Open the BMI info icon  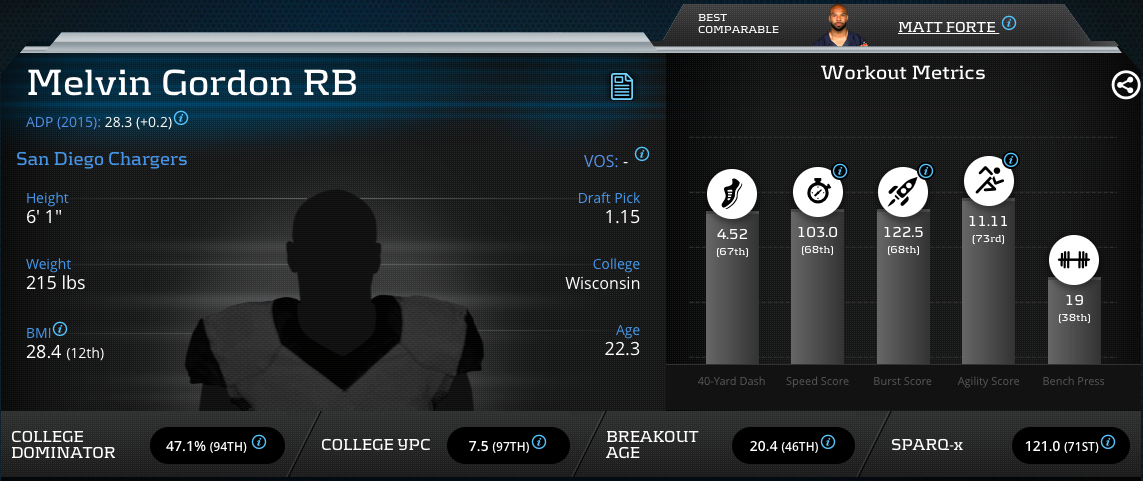[x=60, y=328]
